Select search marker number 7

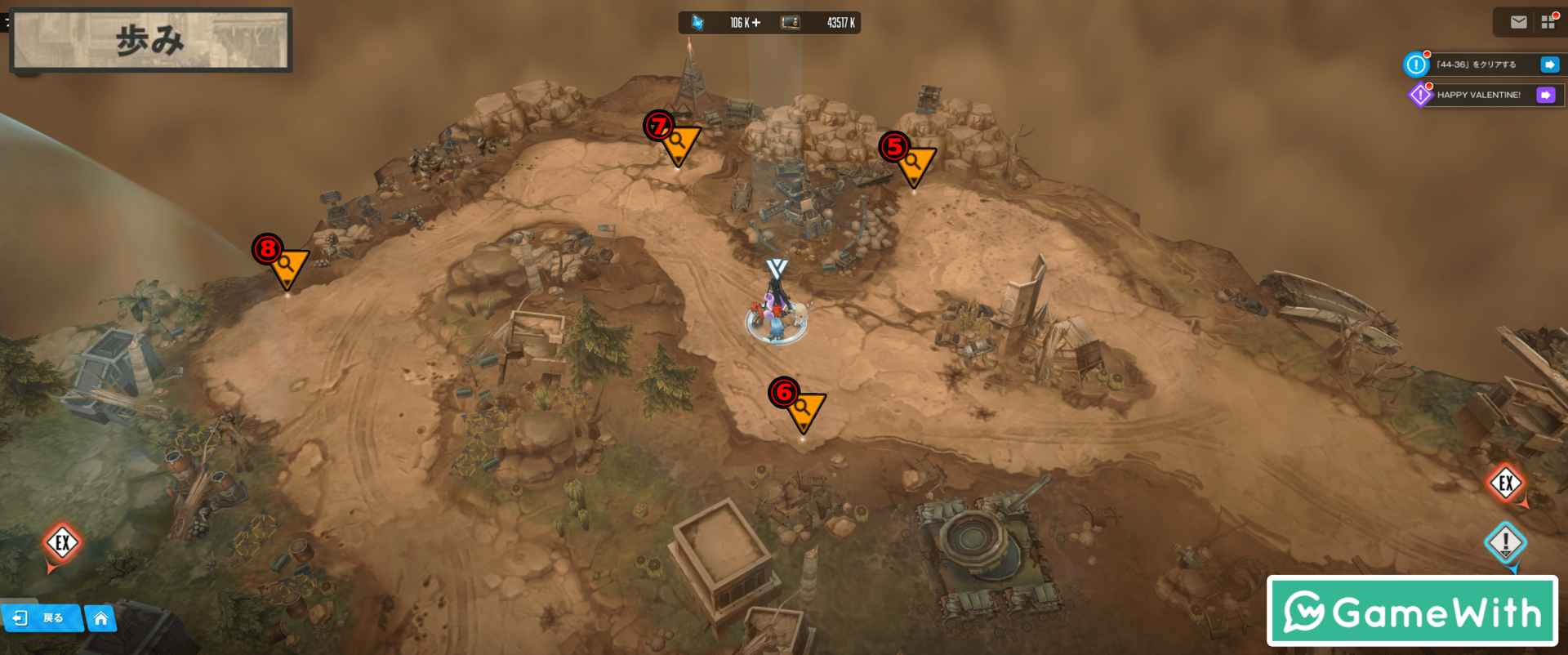click(678, 142)
